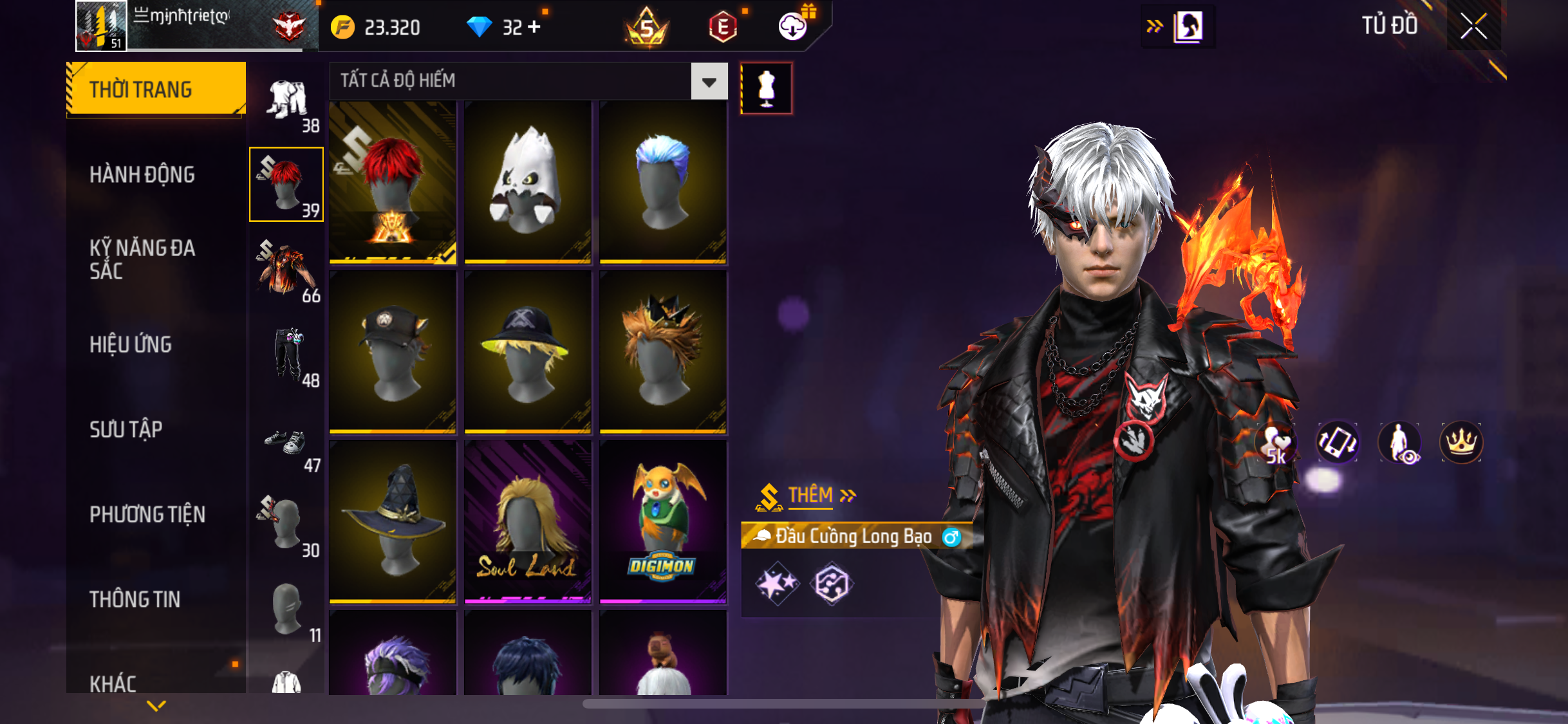Image resolution: width=1568 pixels, height=724 pixels.
Task: Open the Kỹ Năng Đa Sắc tab
Action: (142, 259)
